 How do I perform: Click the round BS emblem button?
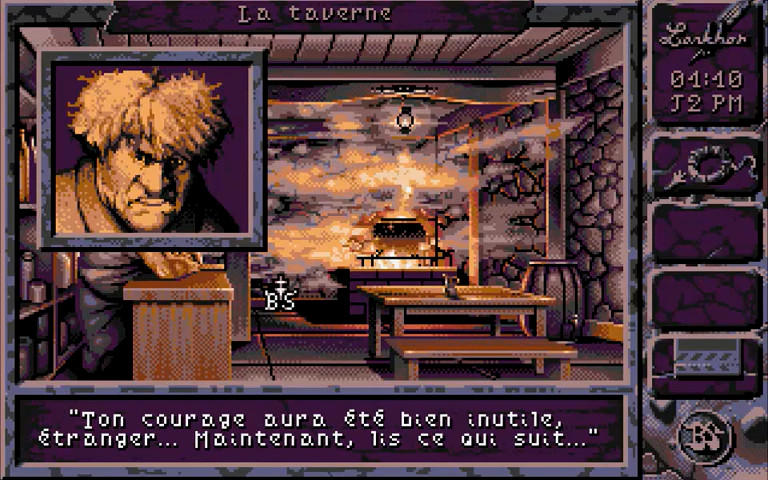[x=706, y=437]
